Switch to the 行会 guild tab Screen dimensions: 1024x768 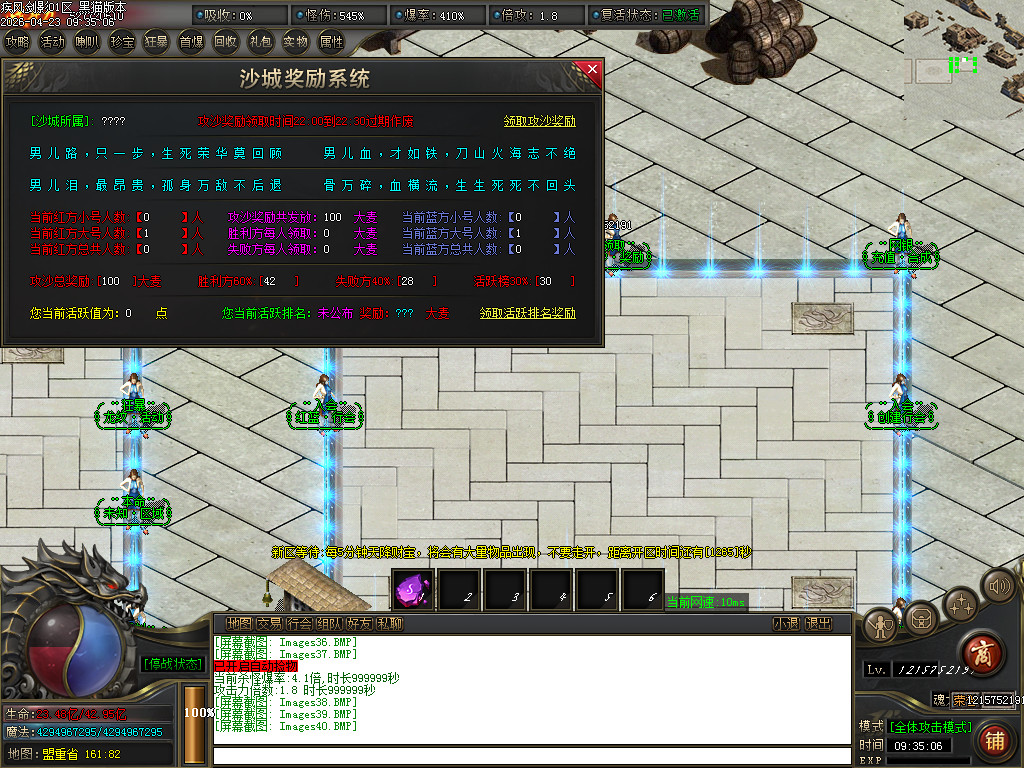pos(299,624)
